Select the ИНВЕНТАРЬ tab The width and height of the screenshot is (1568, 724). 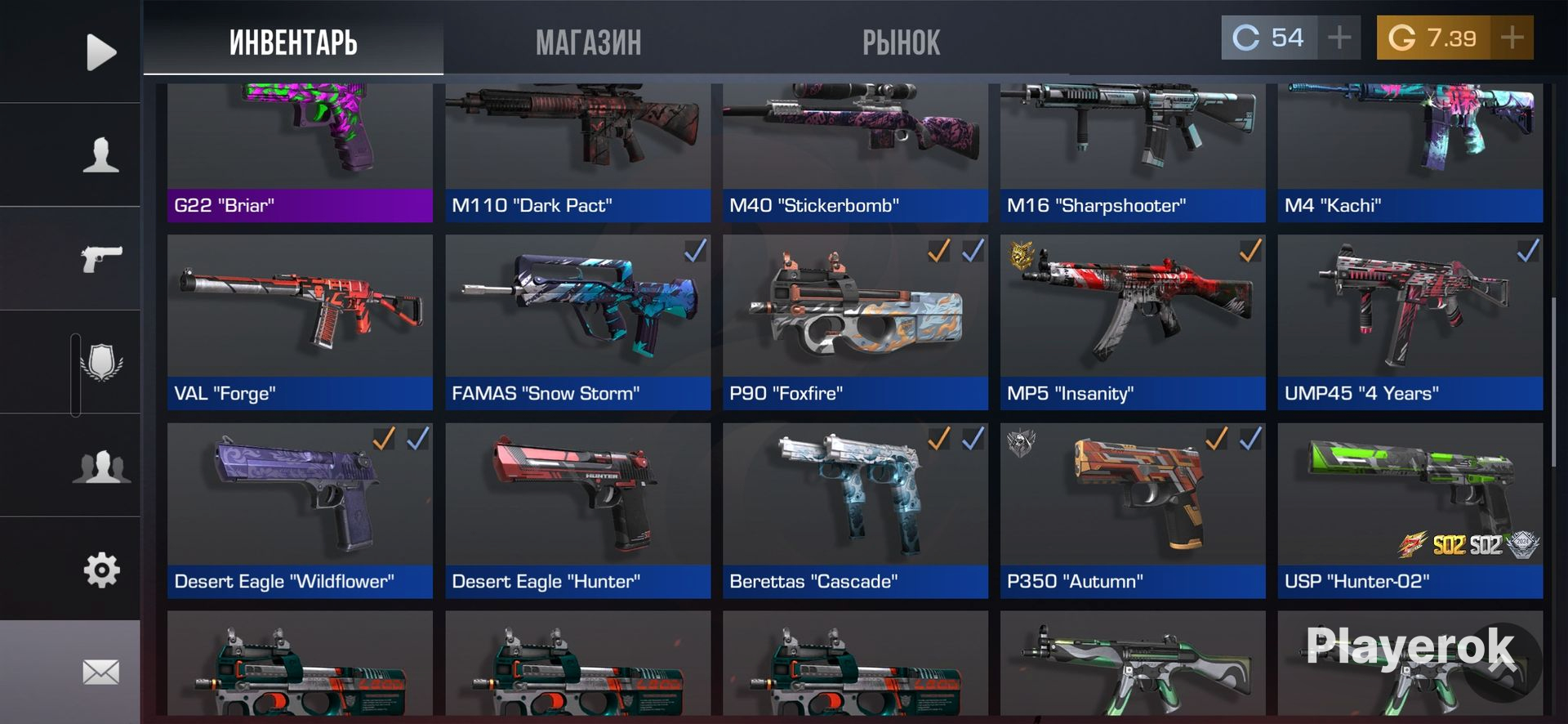293,42
